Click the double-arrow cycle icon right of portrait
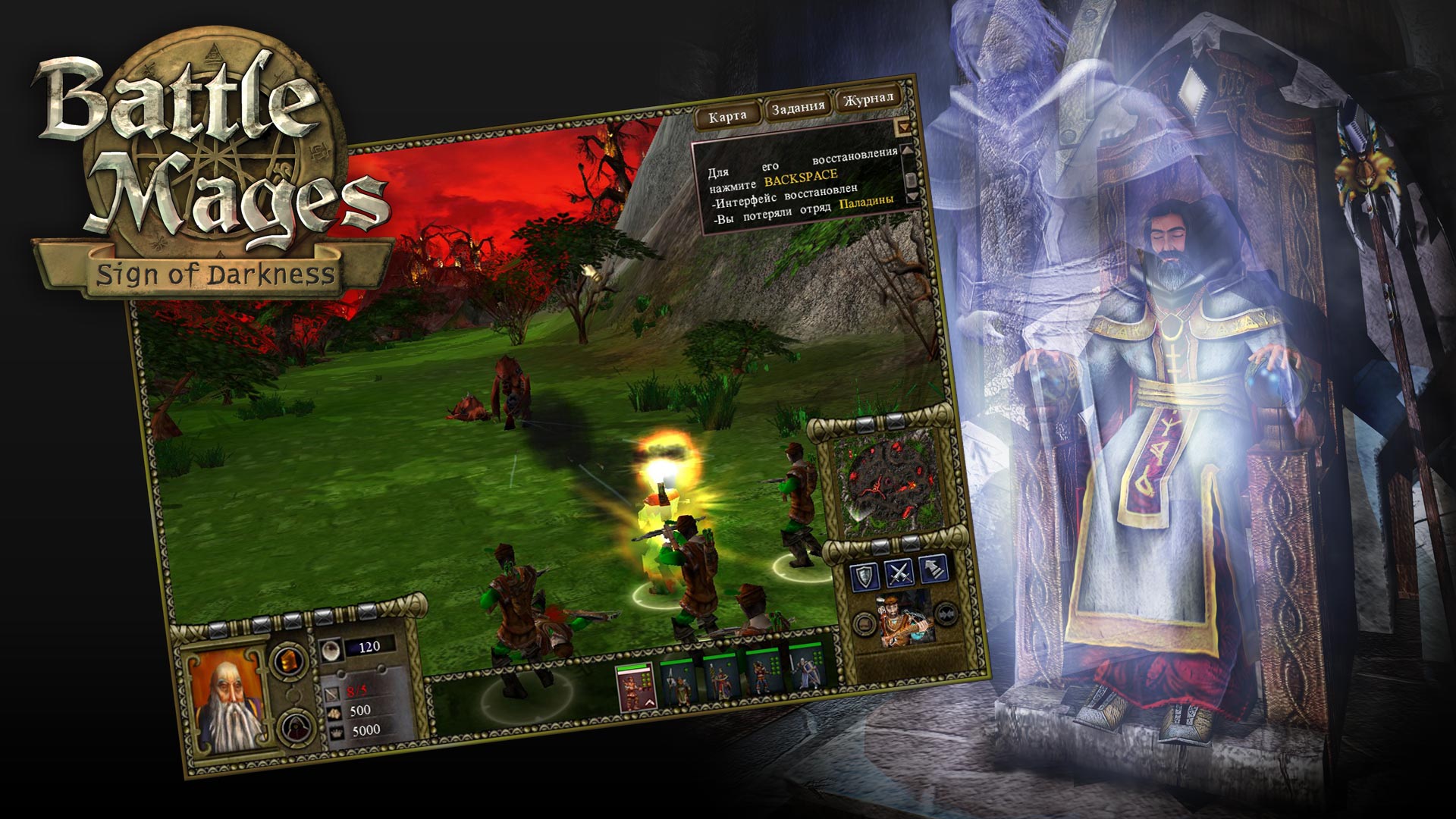Image resolution: width=1456 pixels, height=819 pixels. [946, 615]
